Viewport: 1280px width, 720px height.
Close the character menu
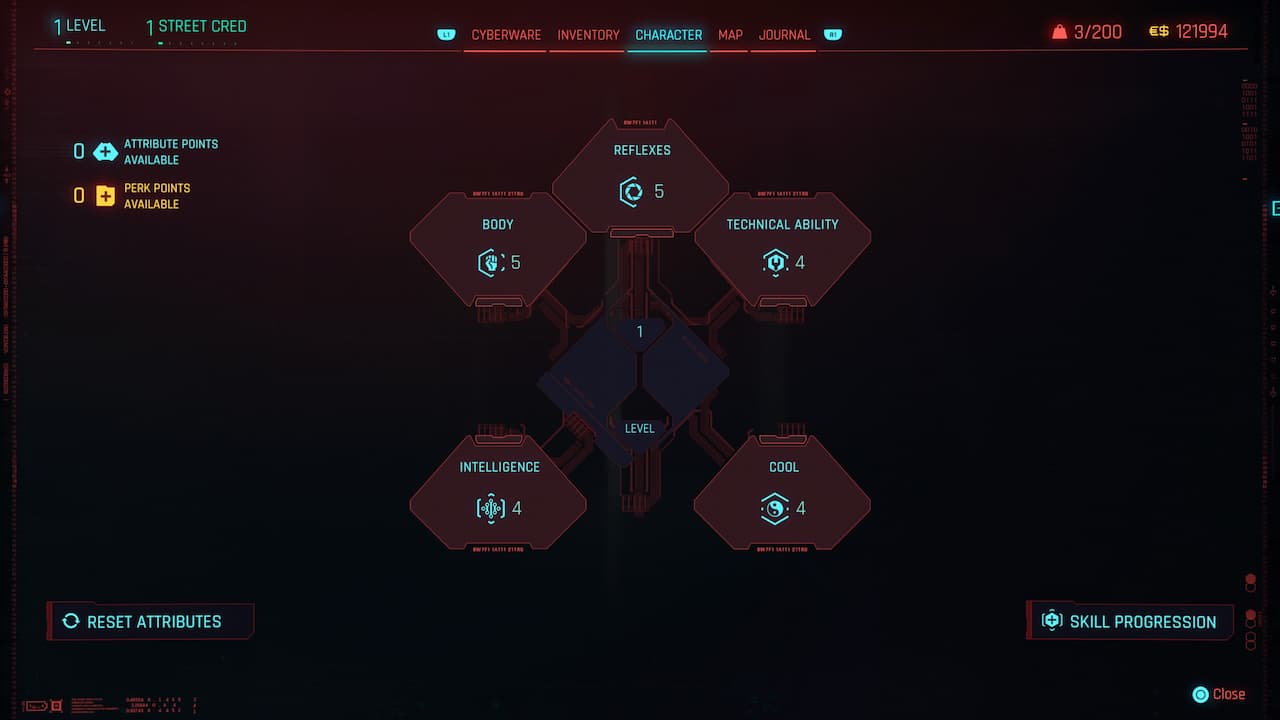[1219, 694]
